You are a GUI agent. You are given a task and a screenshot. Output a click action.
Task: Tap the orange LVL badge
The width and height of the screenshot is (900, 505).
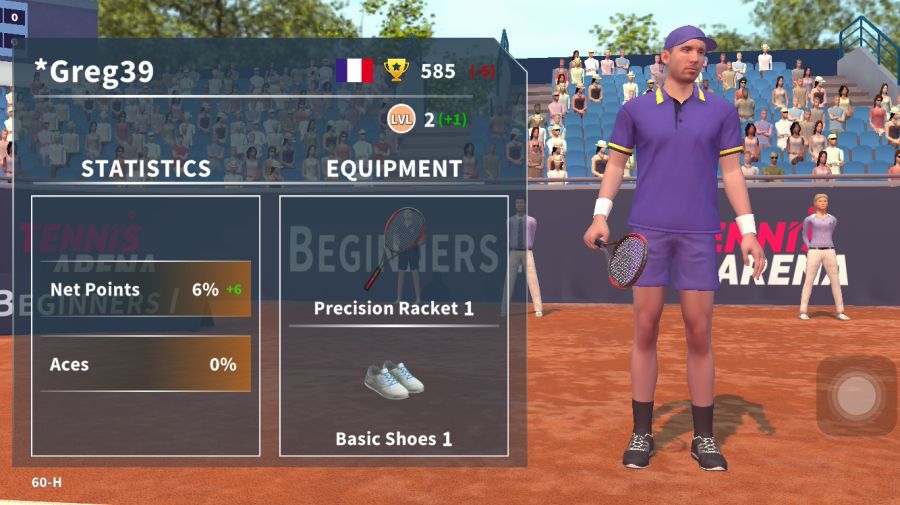(402, 120)
